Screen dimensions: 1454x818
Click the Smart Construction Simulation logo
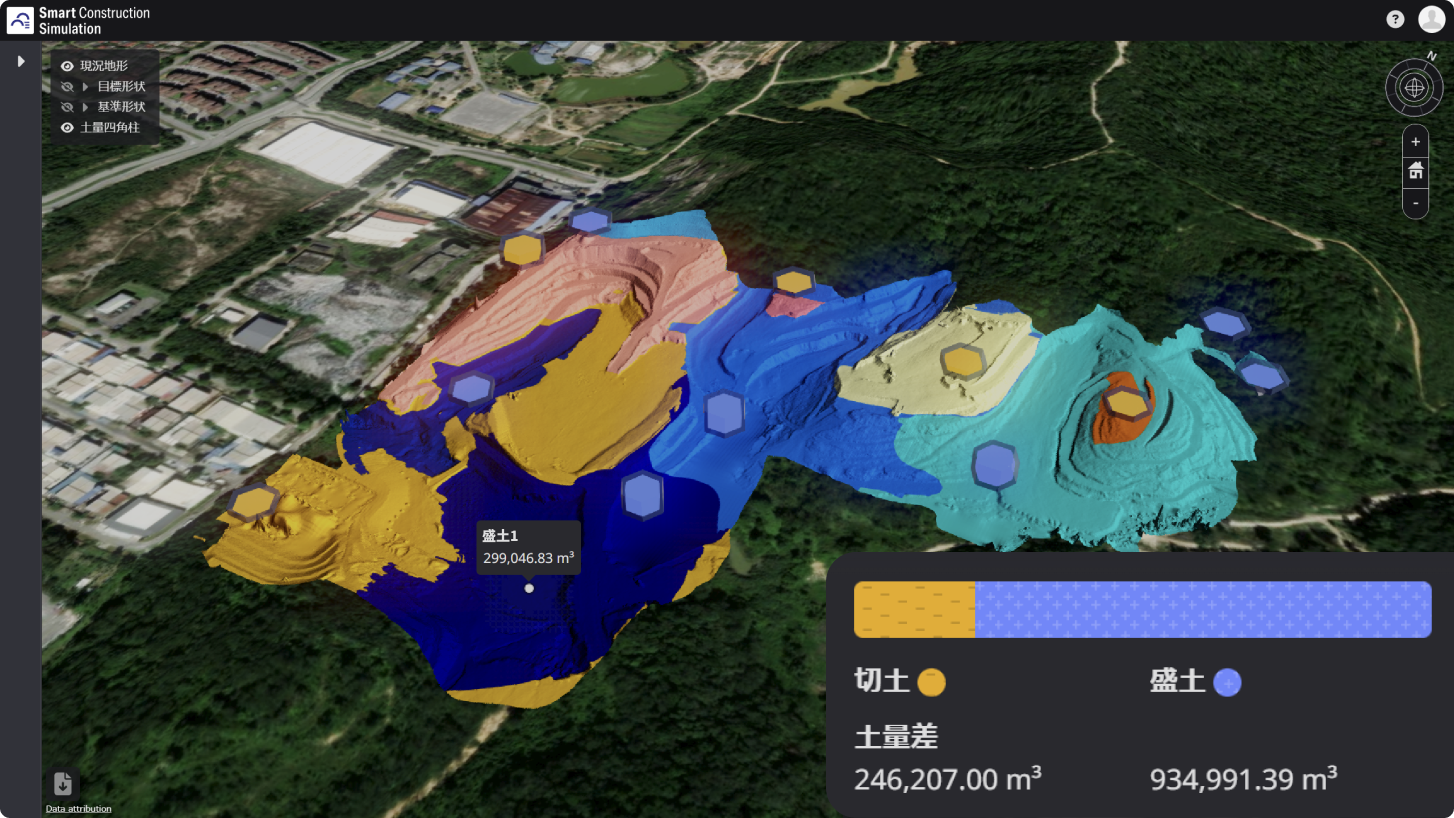[20, 19]
